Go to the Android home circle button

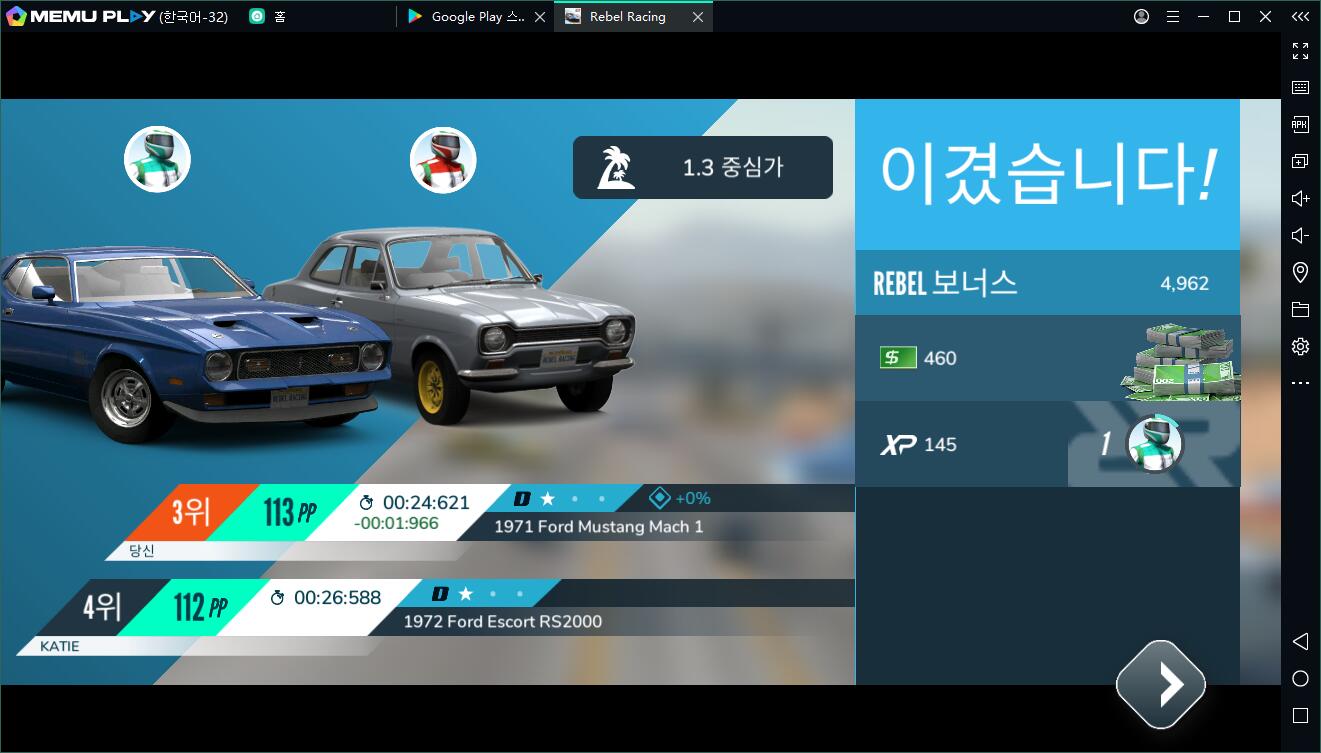pyautogui.click(x=1300, y=679)
